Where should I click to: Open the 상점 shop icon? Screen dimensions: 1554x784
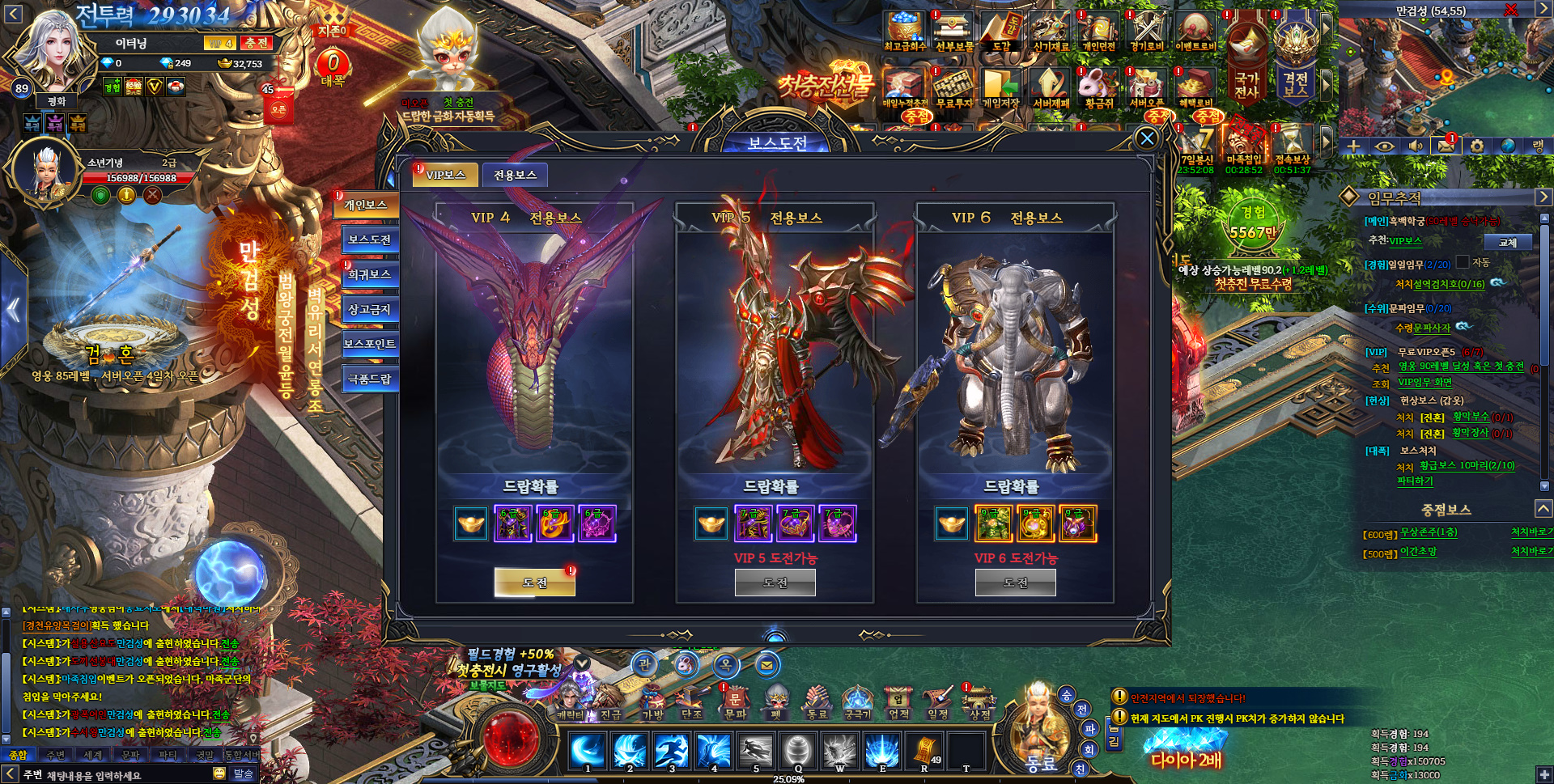979,702
